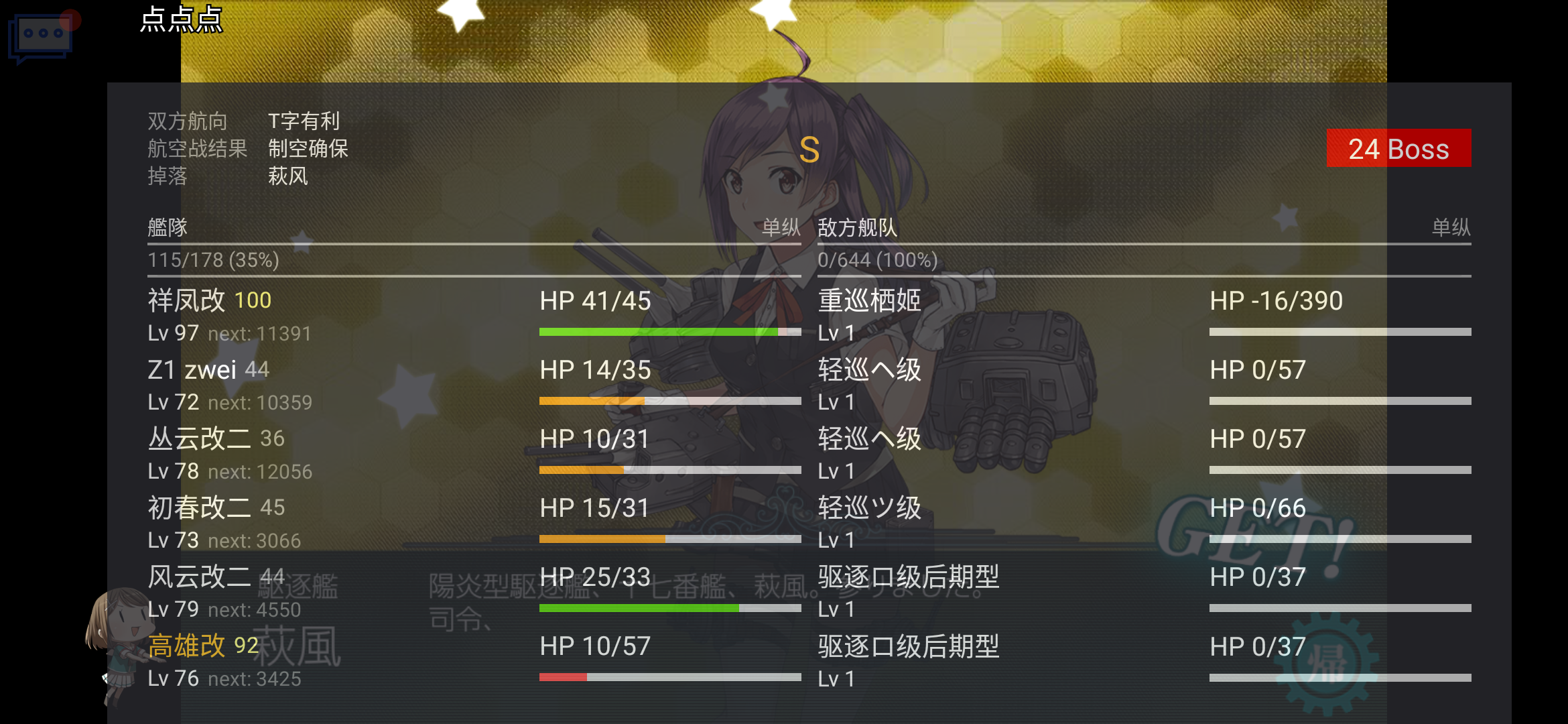Click the red 24 Boss badge
The height and width of the screenshot is (724, 1568).
[x=1398, y=149]
